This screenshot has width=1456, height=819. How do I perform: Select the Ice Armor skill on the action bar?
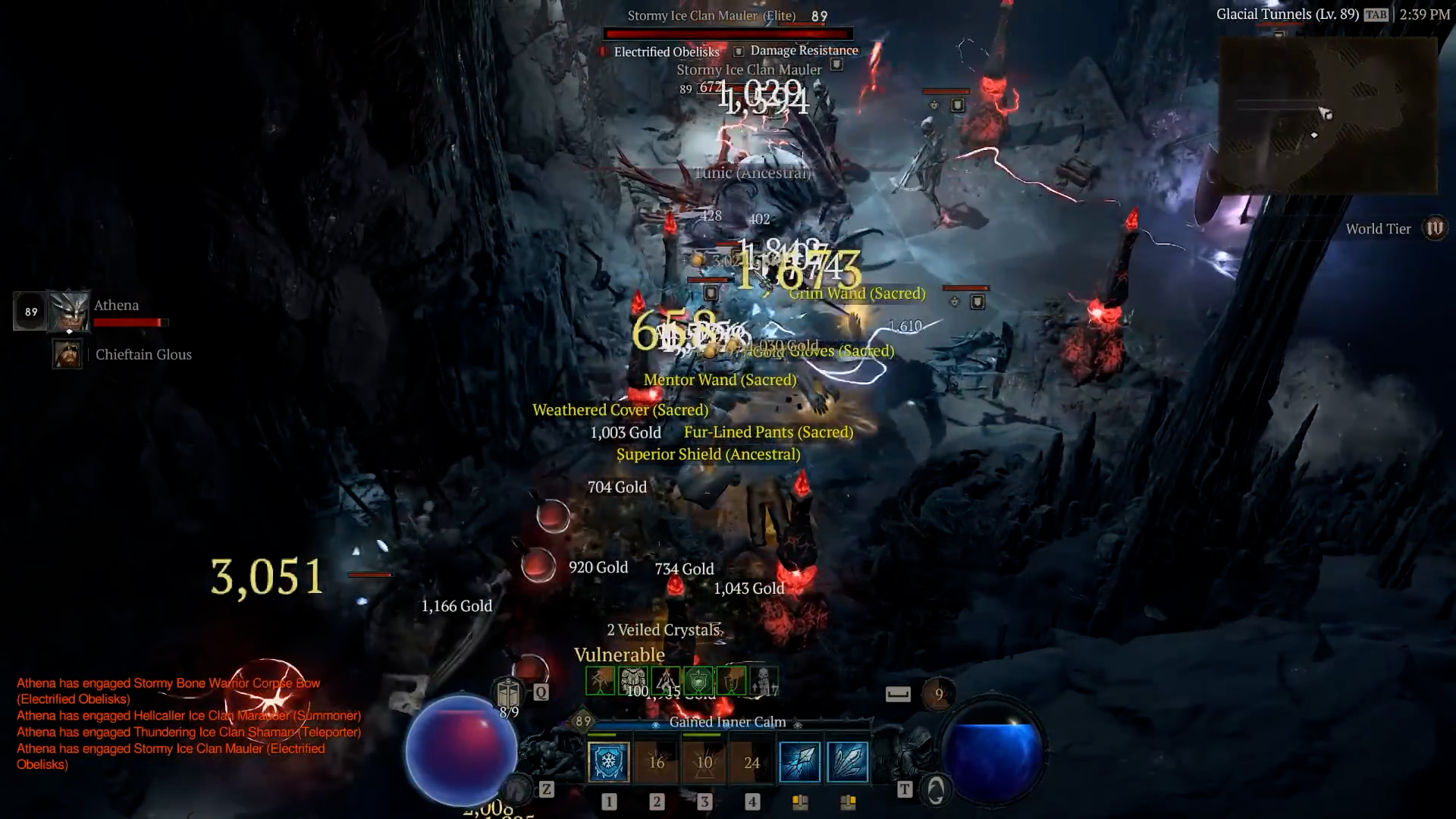point(608,762)
